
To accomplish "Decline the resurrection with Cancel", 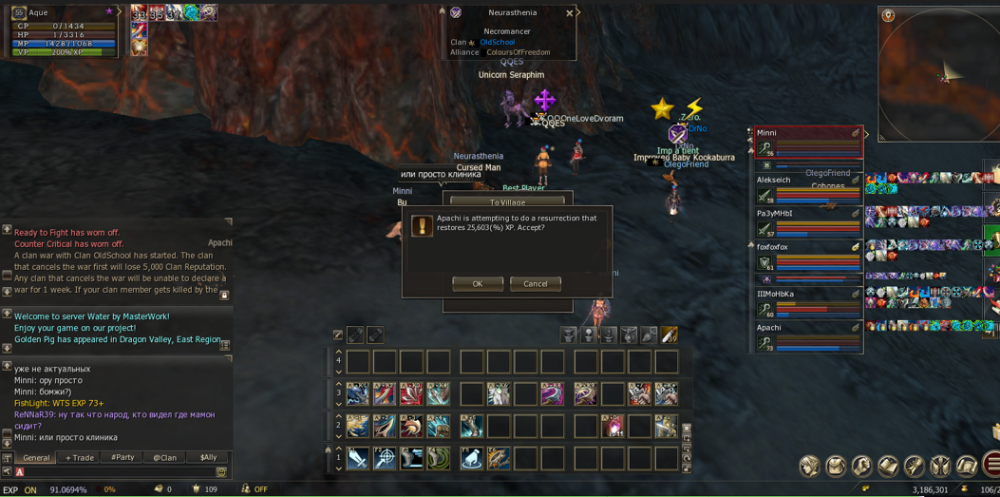I will [535, 283].
